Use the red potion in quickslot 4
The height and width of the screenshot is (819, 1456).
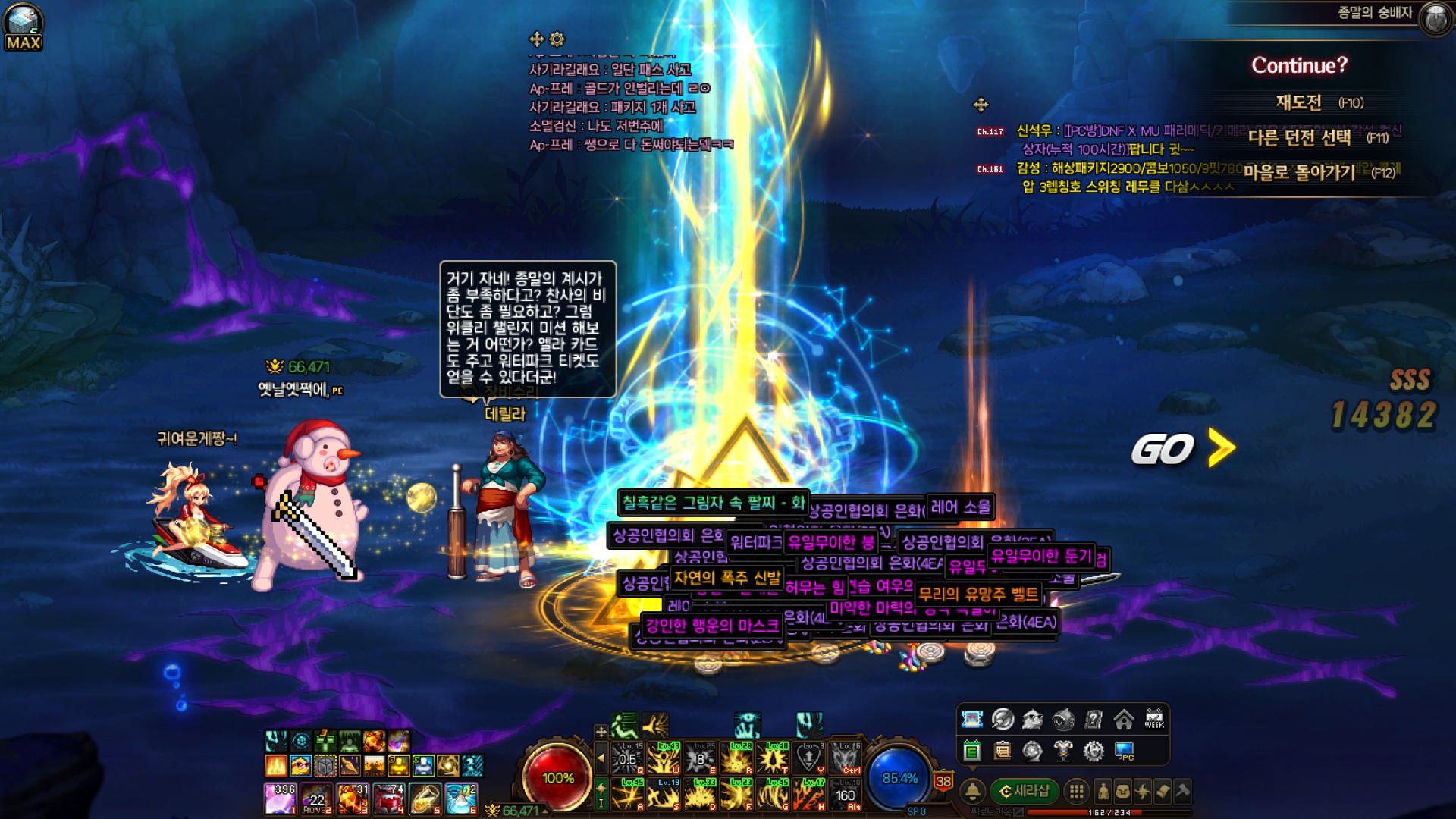[388, 799]
